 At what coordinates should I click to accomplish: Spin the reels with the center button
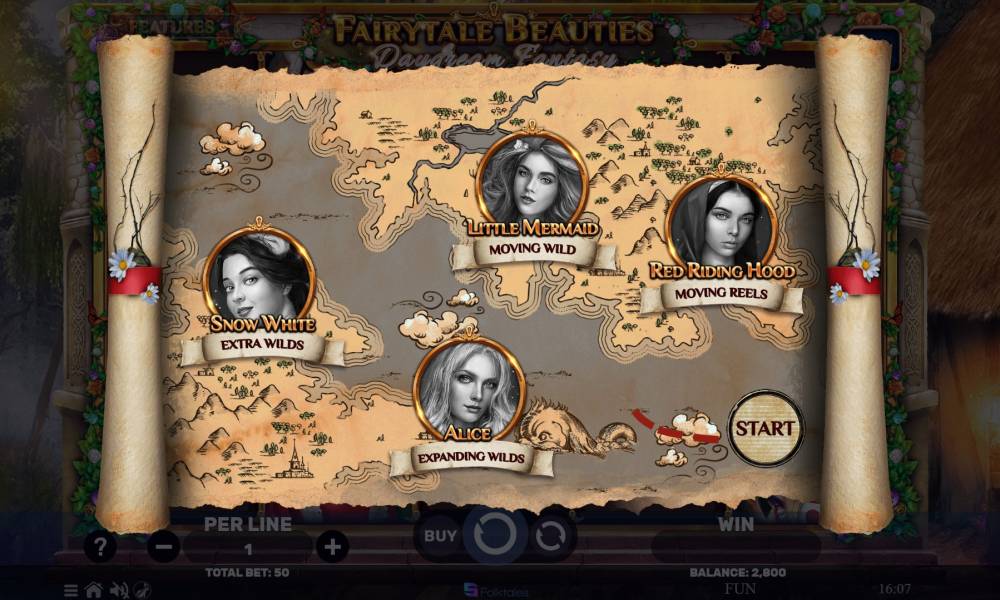click(x=494, y=536)
